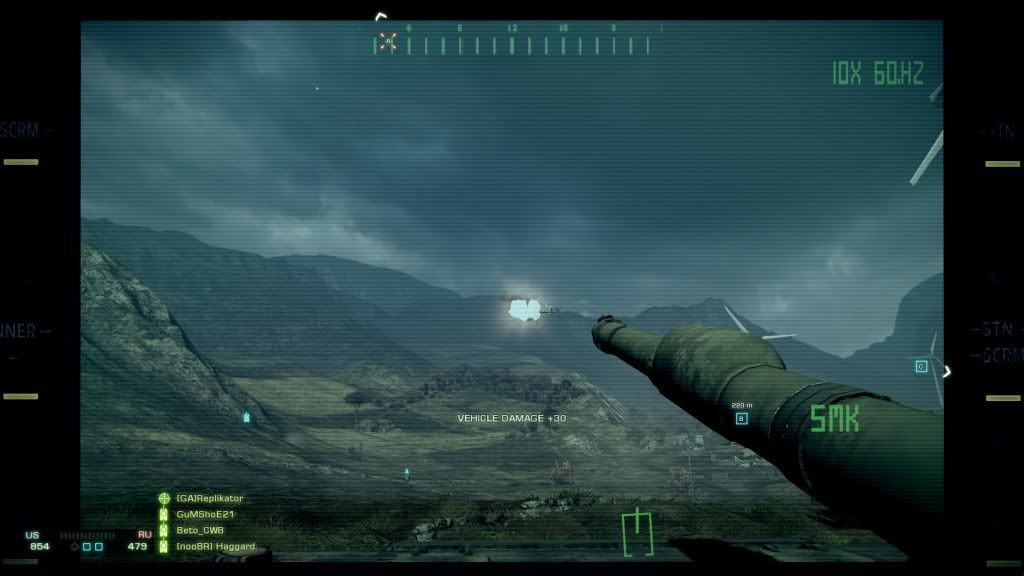Image resolution: width=1024 pixels, height=576 pixels.
Task: Click the compass heading strip
Action: point(520,44)
